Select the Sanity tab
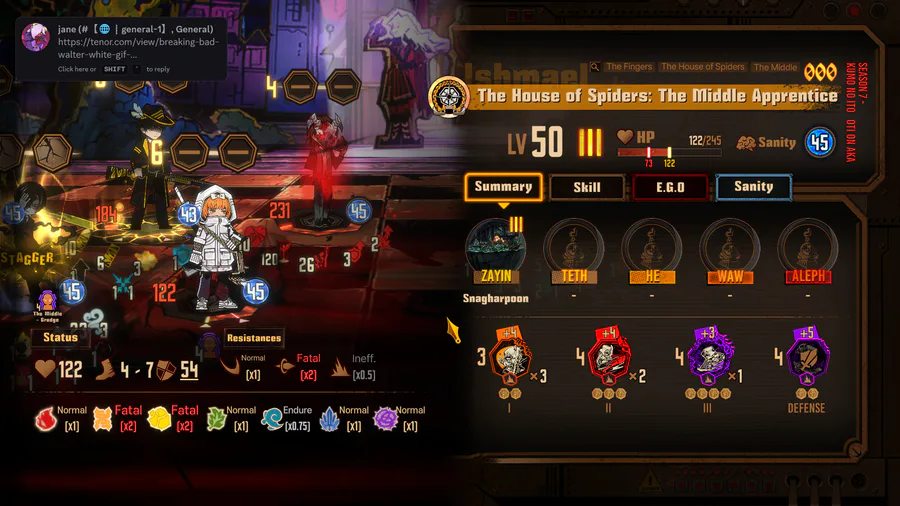The image size is (900, 506). 753,187
